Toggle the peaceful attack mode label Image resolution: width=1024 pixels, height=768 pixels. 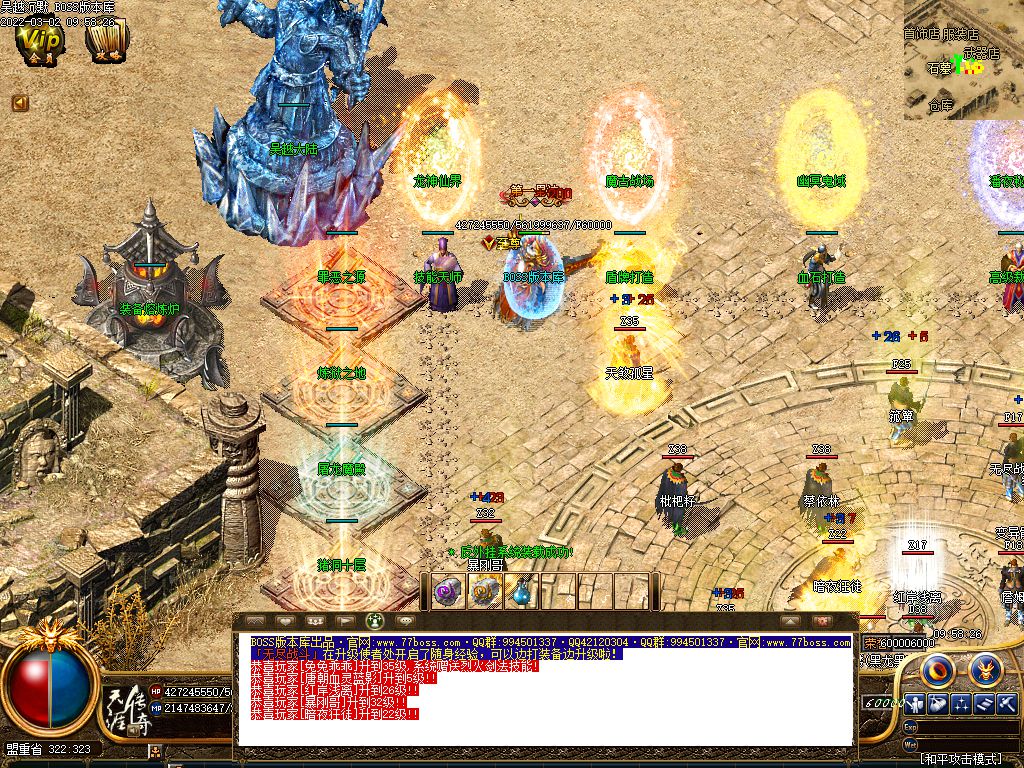point(961,760)
